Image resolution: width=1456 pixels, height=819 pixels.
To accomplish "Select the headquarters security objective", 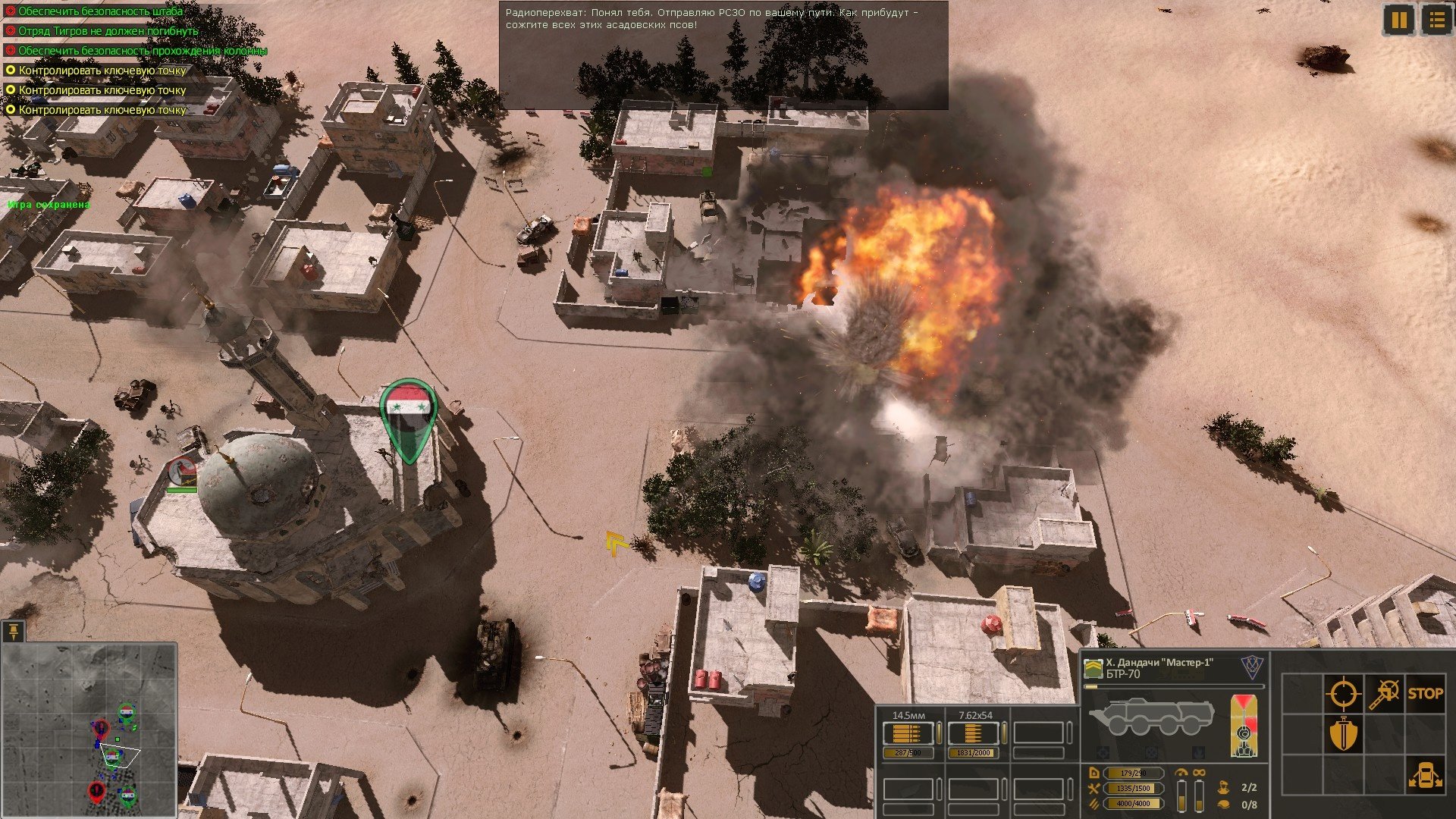I will (x=100, y=11).
